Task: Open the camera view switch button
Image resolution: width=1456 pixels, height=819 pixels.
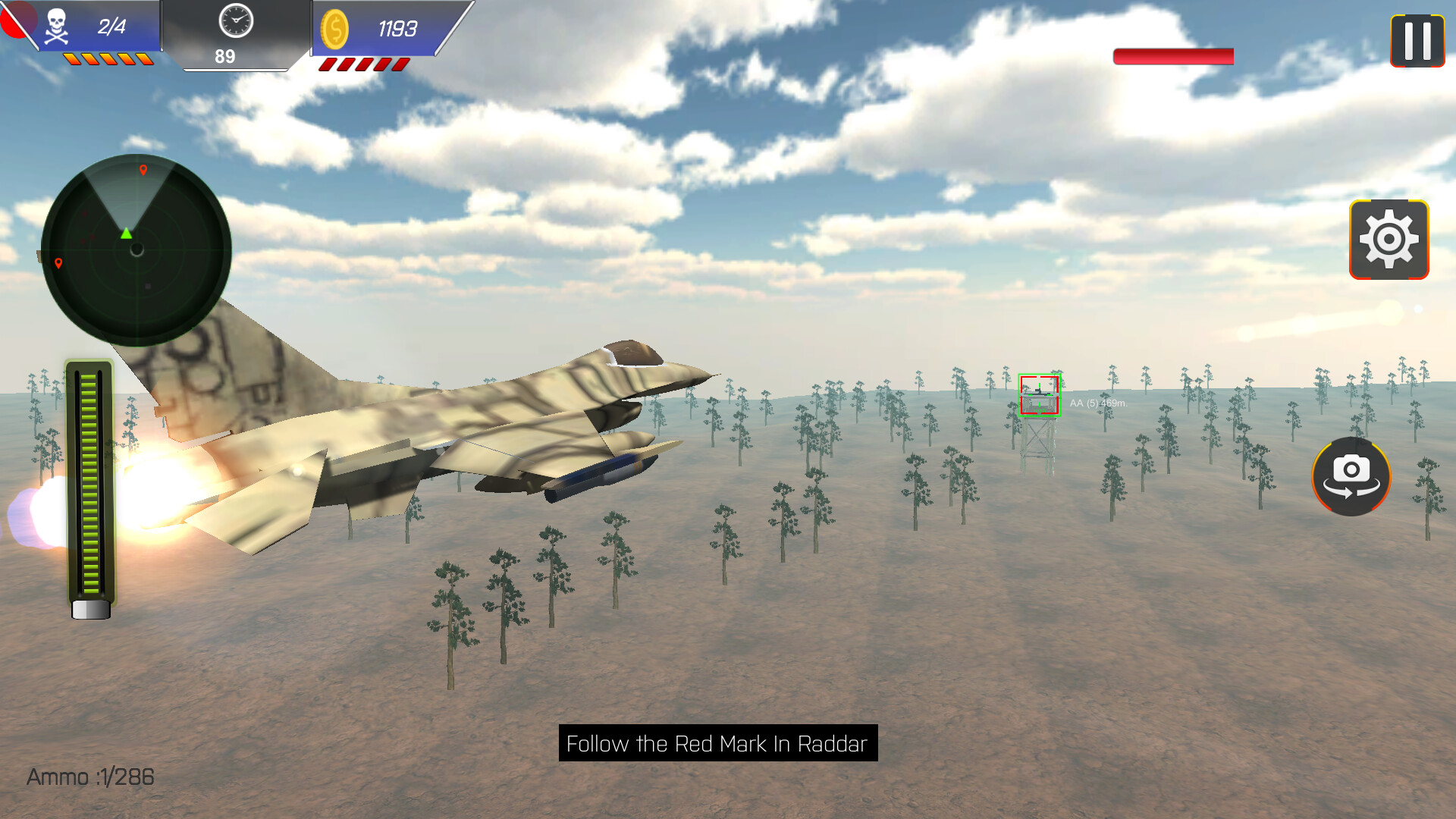Action: [1351, 477]
